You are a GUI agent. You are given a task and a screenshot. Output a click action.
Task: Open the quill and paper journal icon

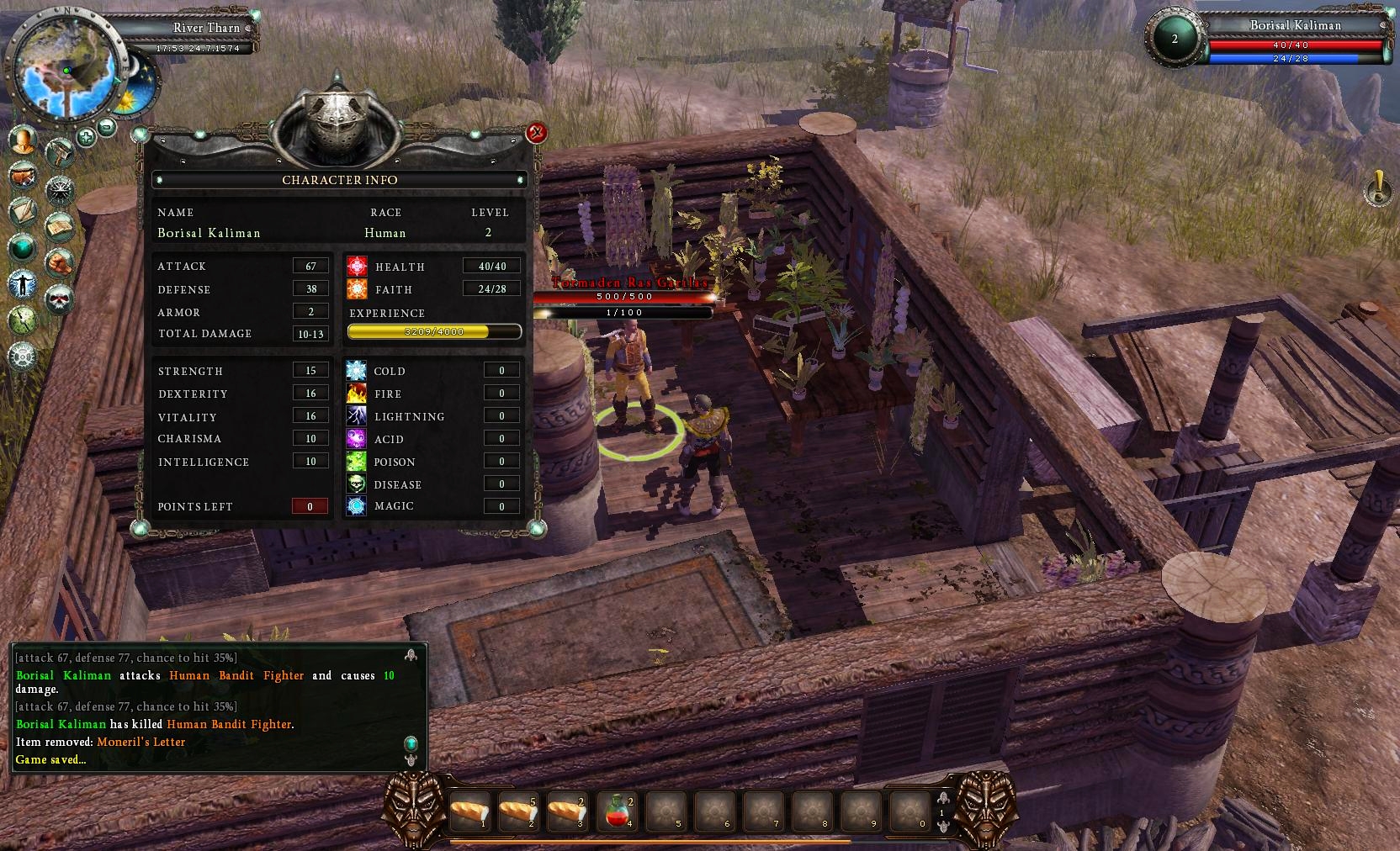(24, 211)
